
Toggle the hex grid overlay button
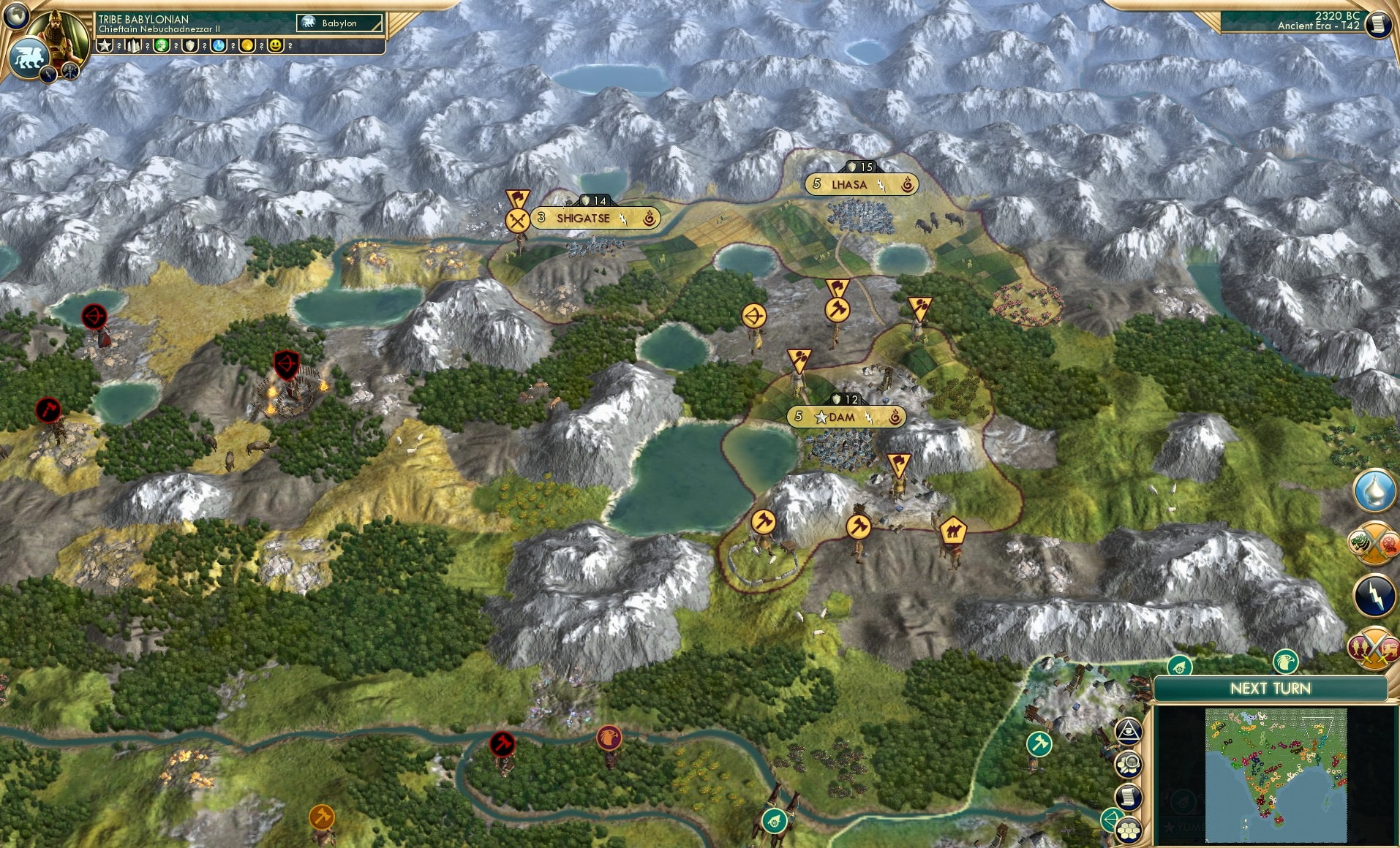point(1129,830)
